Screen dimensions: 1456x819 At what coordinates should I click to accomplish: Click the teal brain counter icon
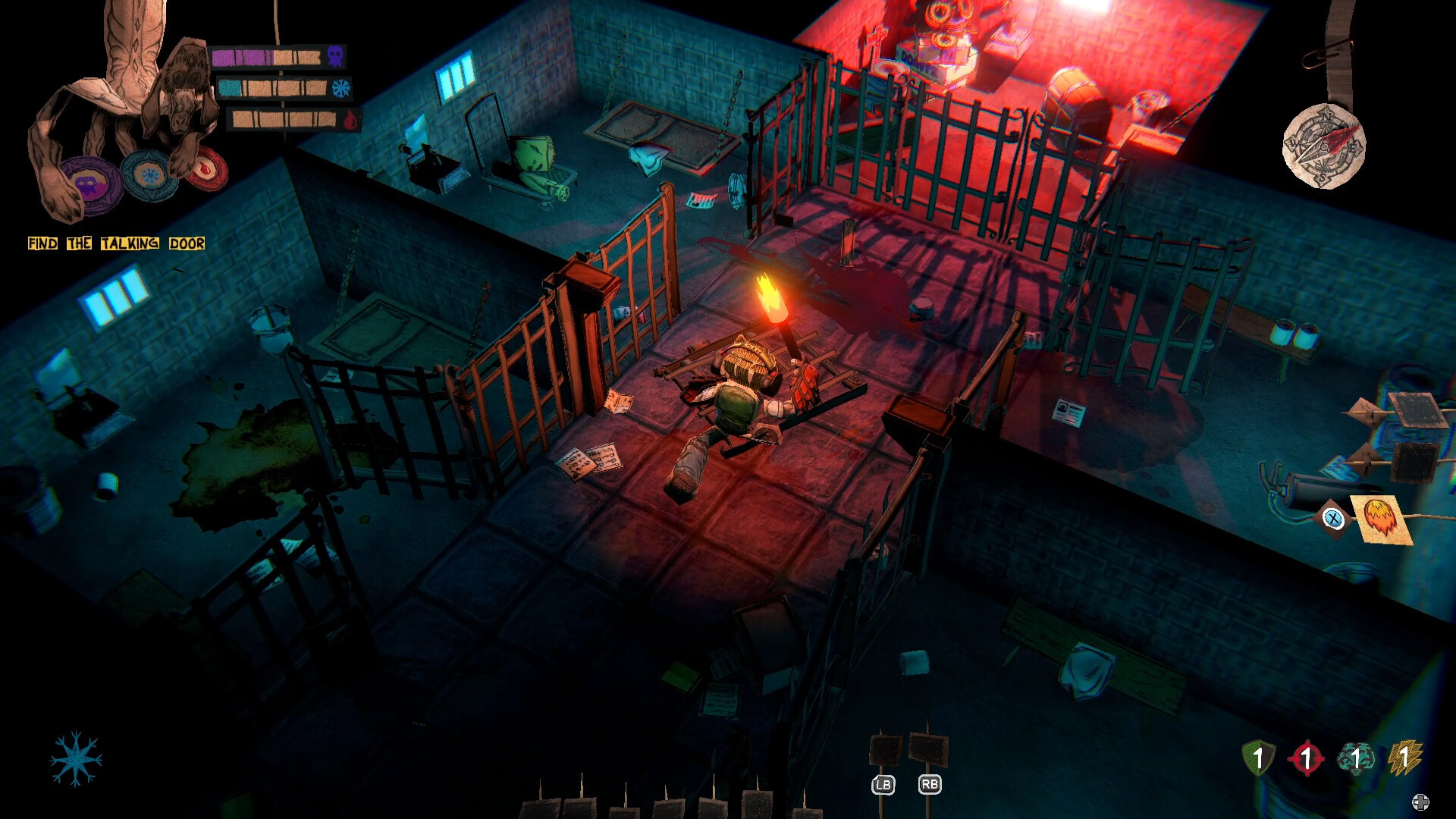[x=1357, y=757]
